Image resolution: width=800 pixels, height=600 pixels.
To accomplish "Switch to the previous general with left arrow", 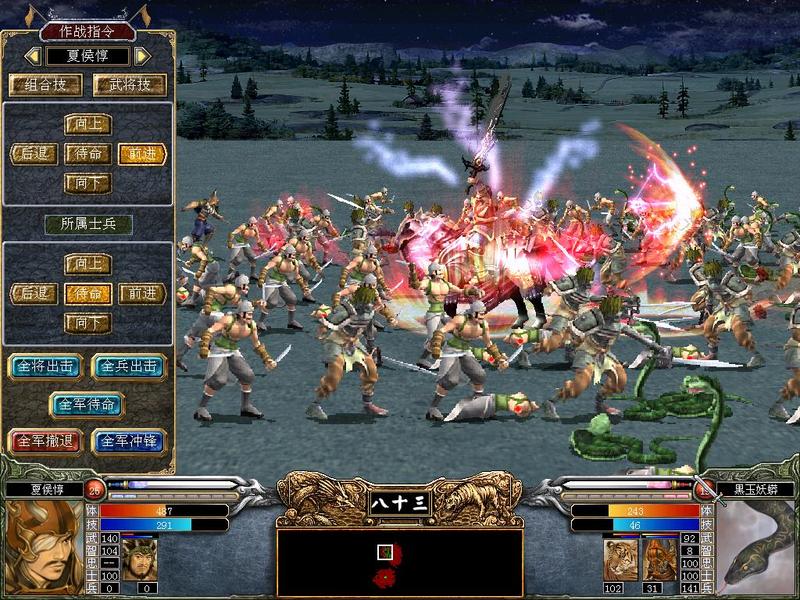I will pos(33,56).
